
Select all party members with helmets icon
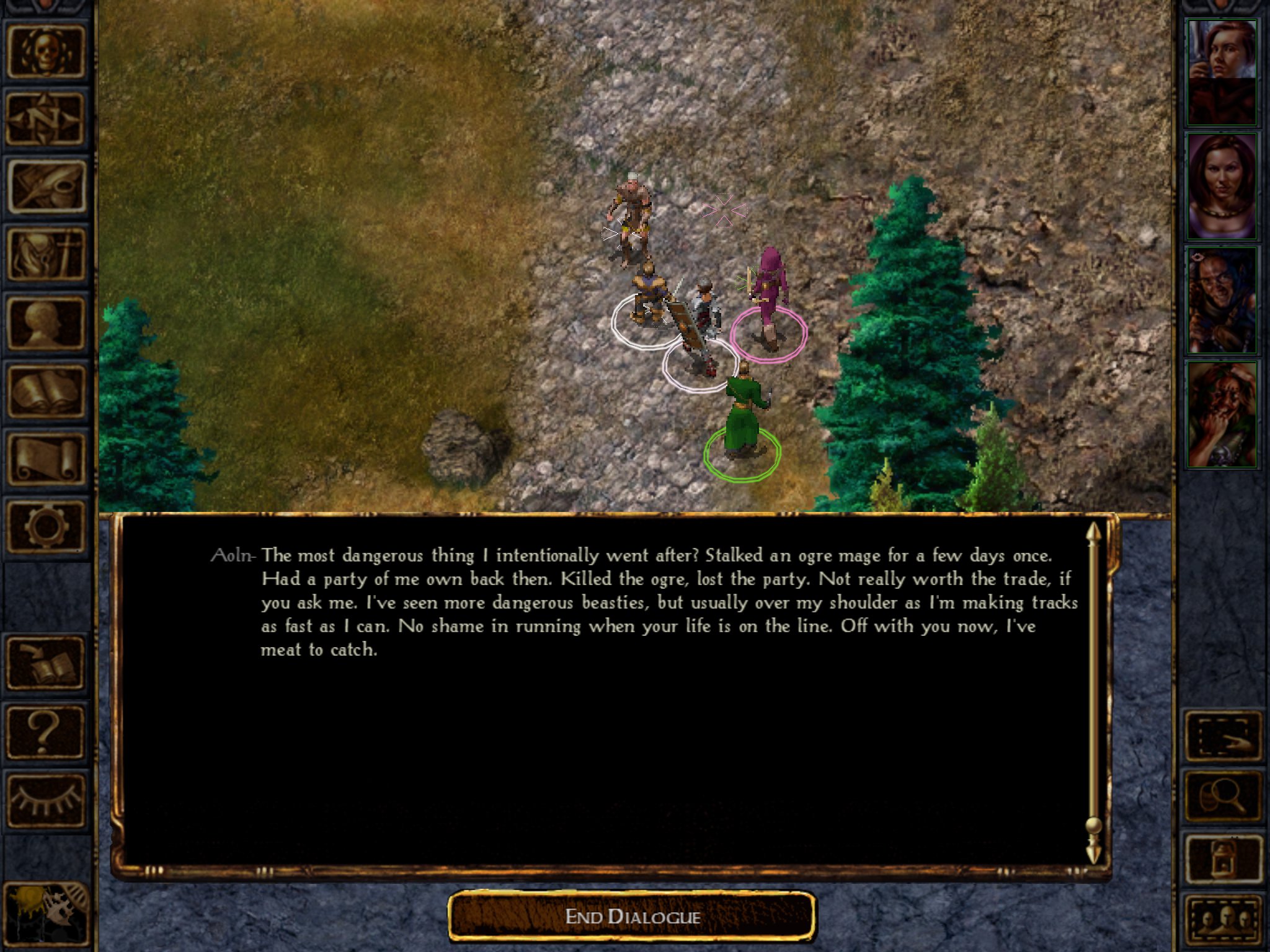pos(1223,921)
